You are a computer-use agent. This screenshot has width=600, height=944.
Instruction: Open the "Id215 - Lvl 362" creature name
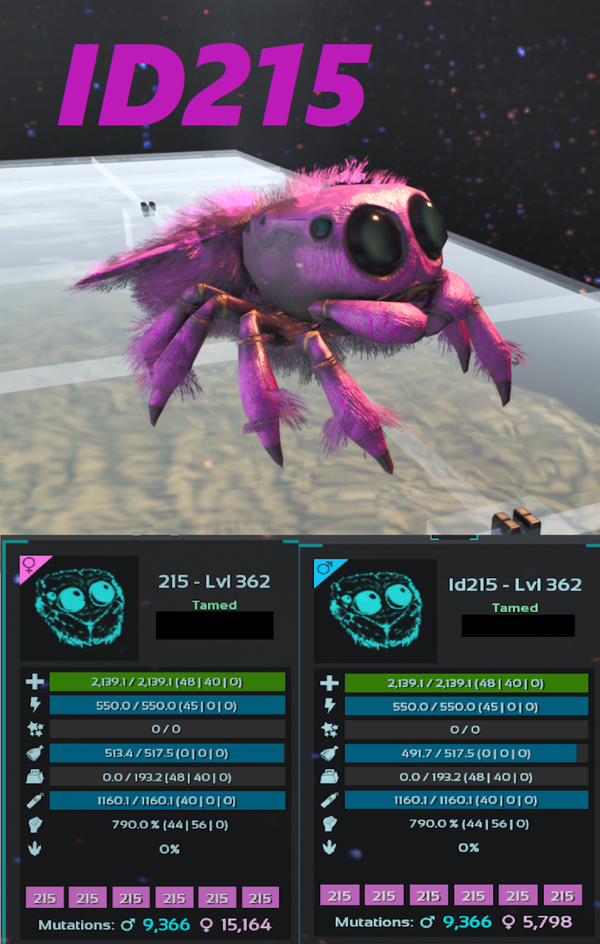coord(515,584)
